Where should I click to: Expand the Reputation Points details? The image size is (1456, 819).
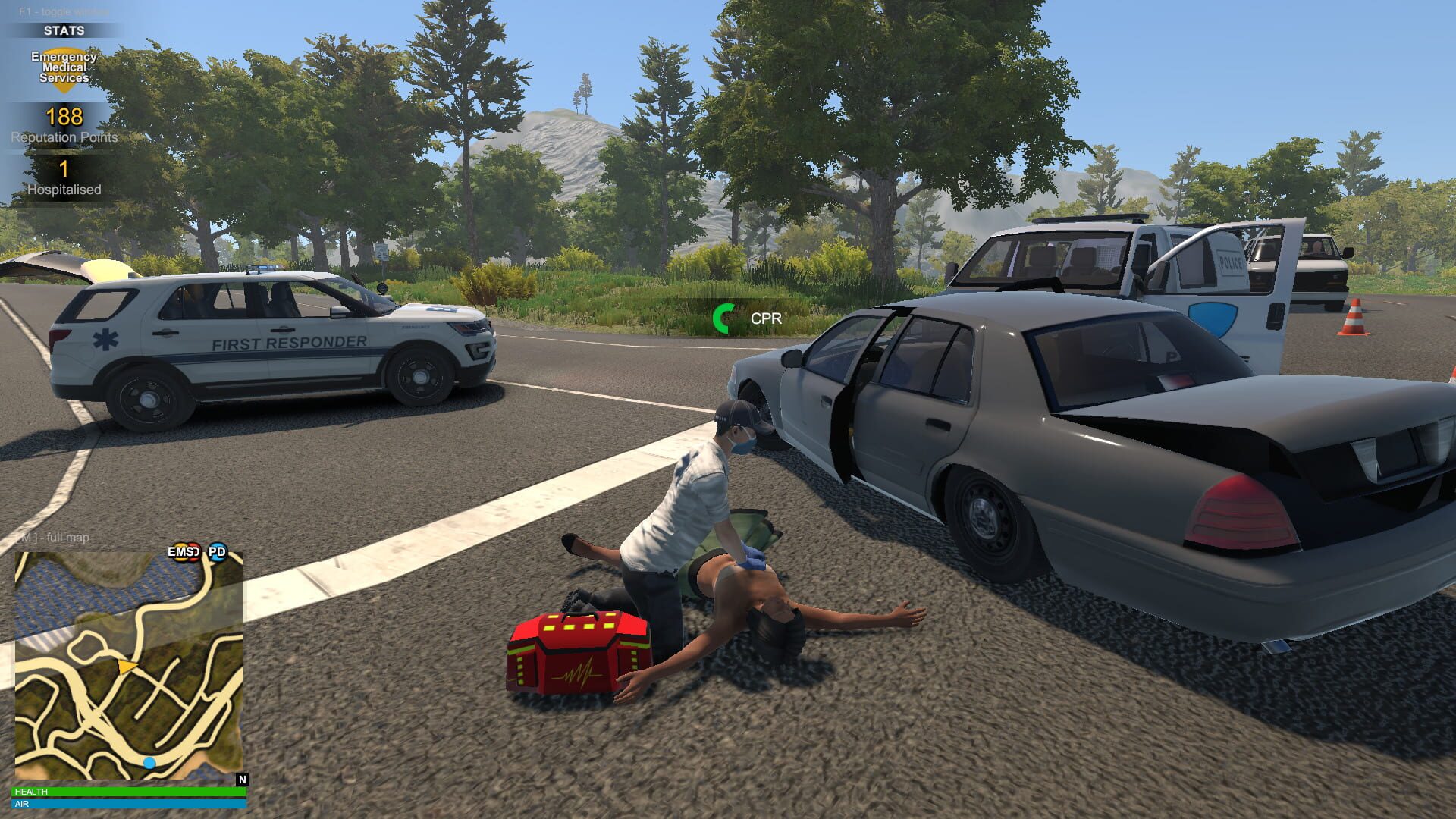point(64,138)
